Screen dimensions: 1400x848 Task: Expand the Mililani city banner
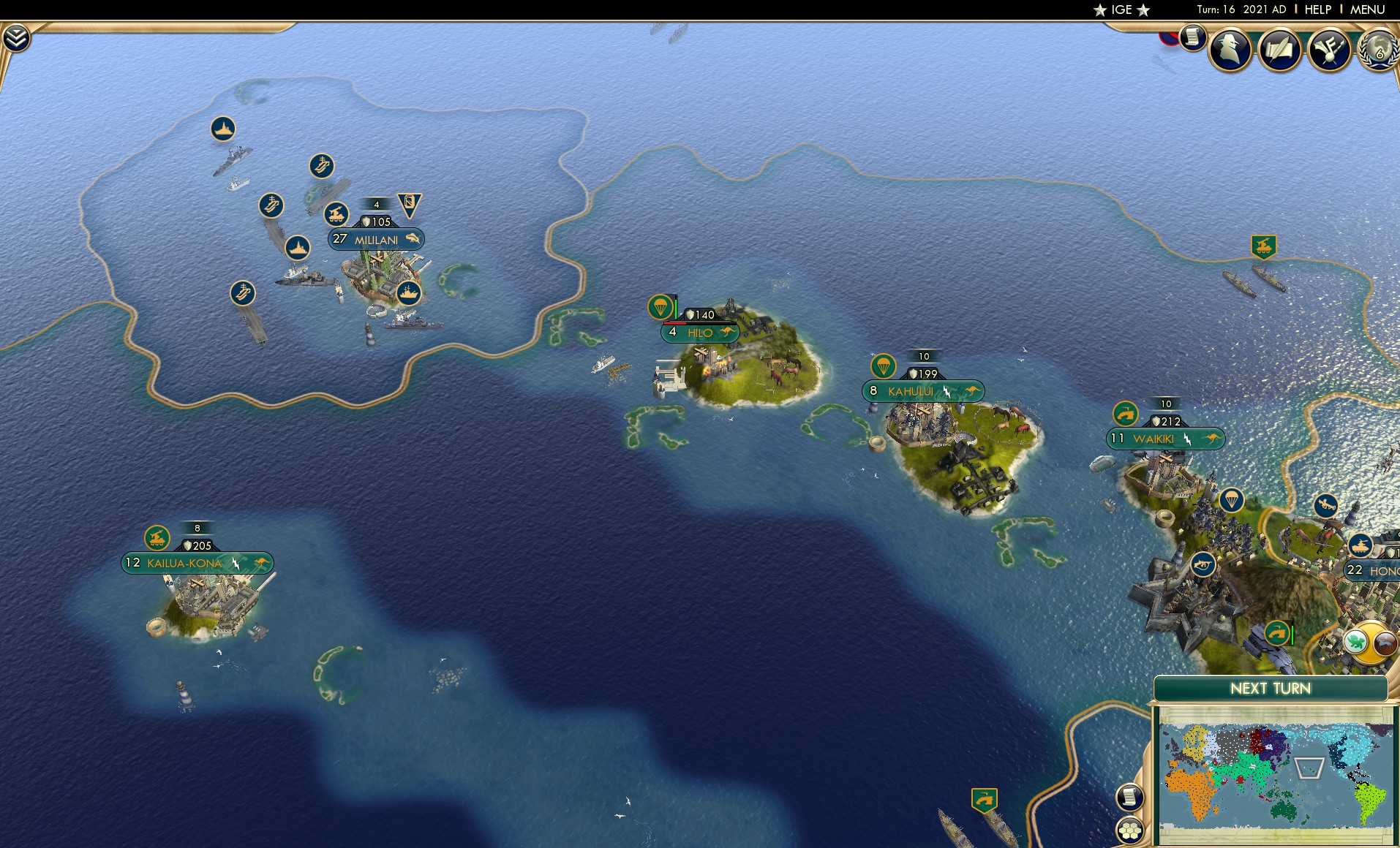(x=375, y=239)
